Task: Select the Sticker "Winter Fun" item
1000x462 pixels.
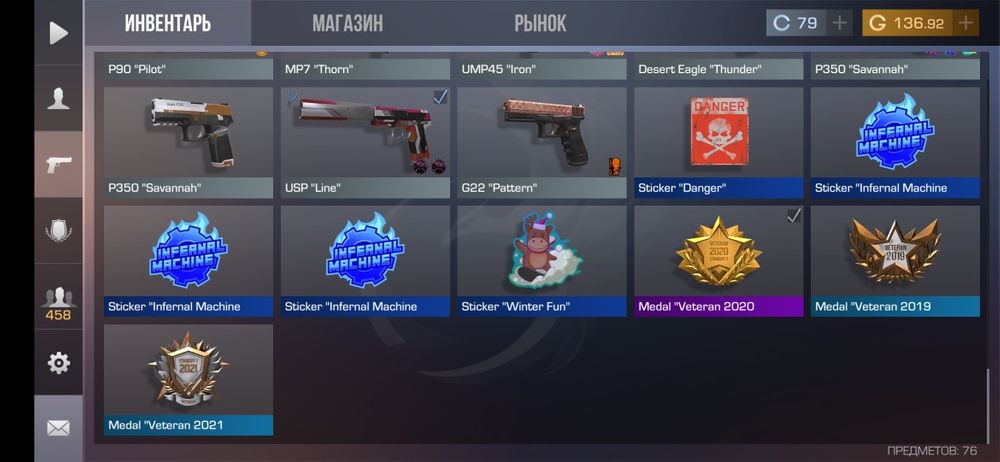Action: (542, 260)
